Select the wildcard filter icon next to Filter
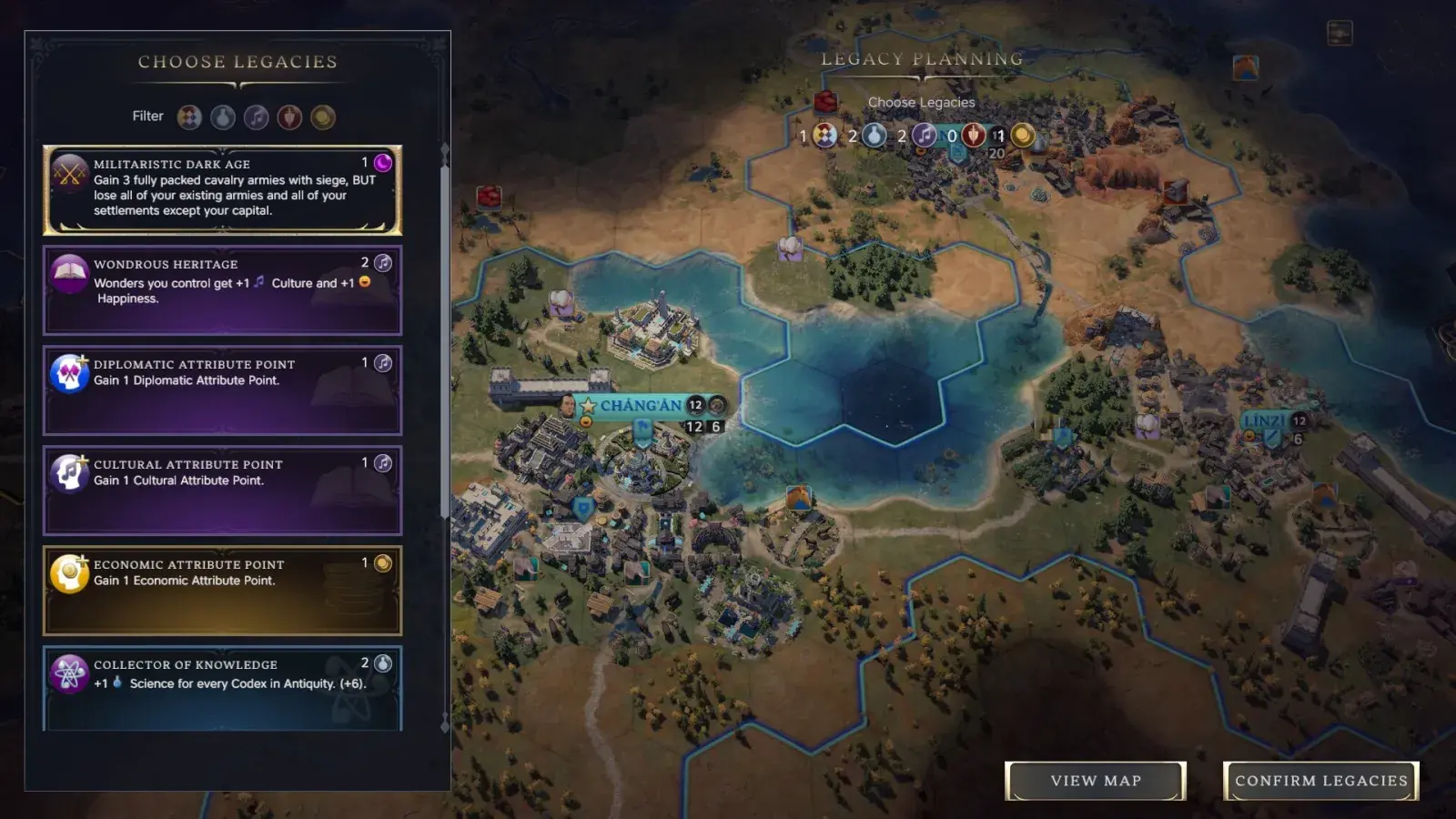Screen dimensions: 1456x819 pyautogui.click(x=189, y=116)
